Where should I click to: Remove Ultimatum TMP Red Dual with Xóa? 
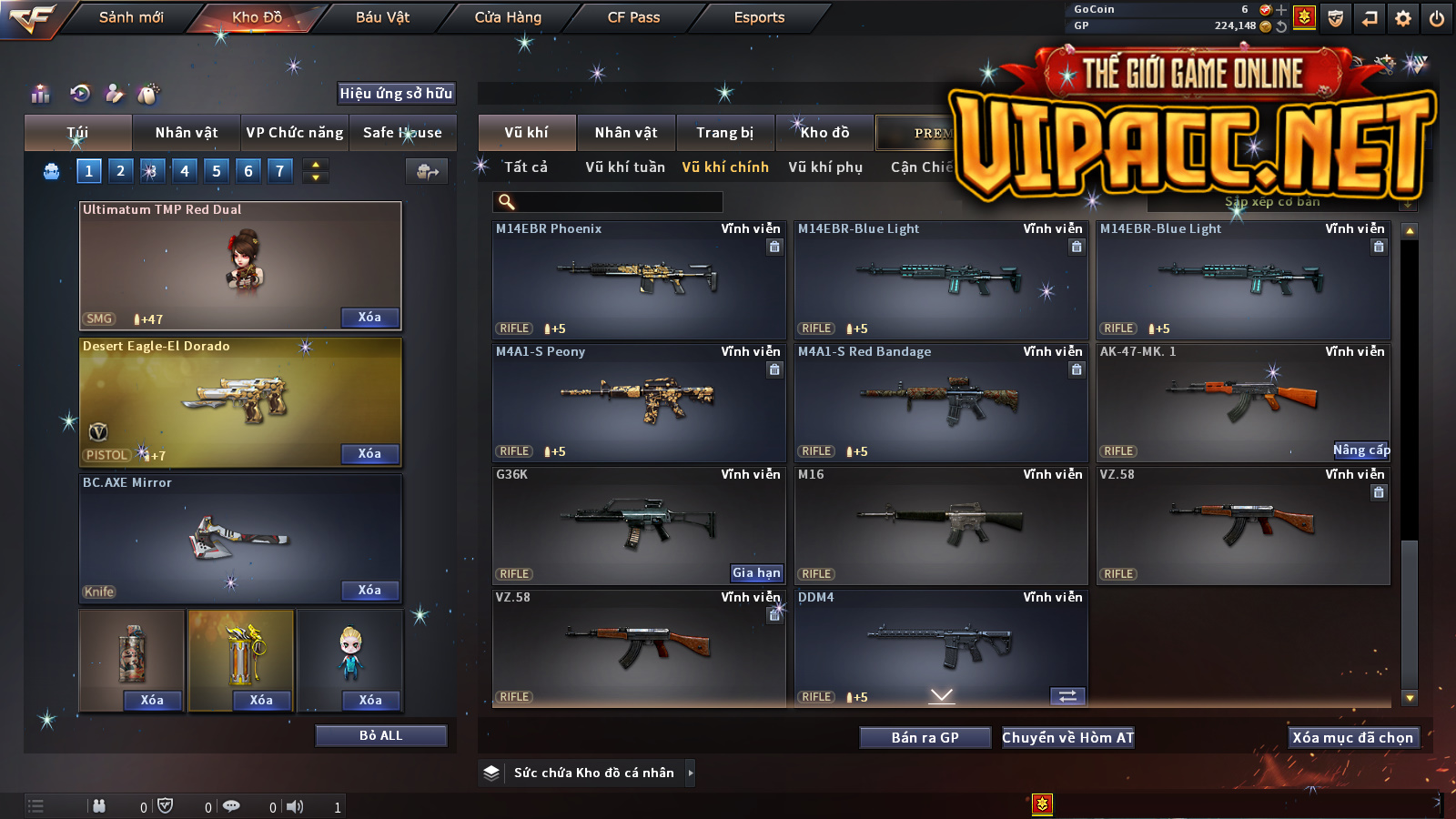click(x=369, y=318)
